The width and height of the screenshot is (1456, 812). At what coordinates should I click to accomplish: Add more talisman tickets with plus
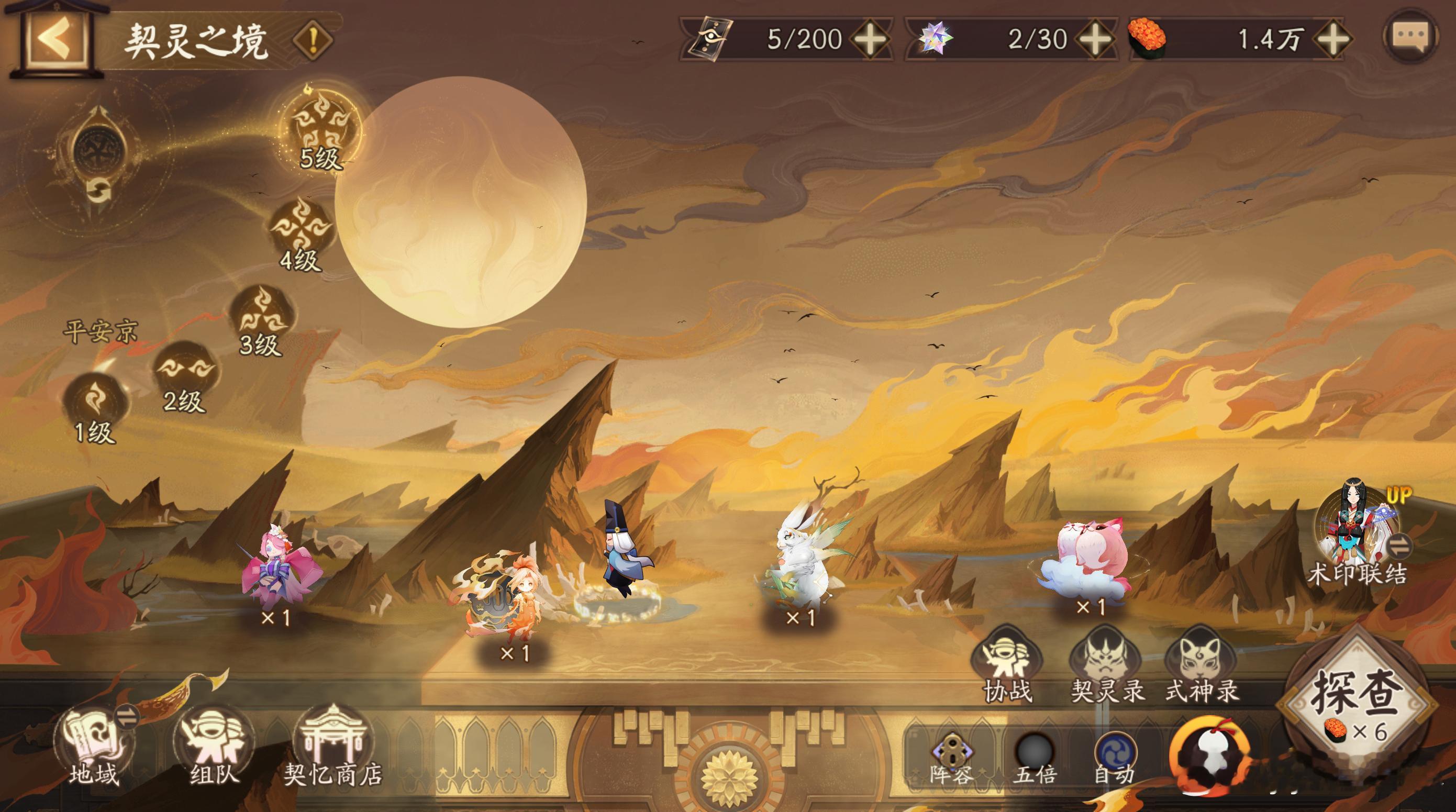tap(871, 39)
